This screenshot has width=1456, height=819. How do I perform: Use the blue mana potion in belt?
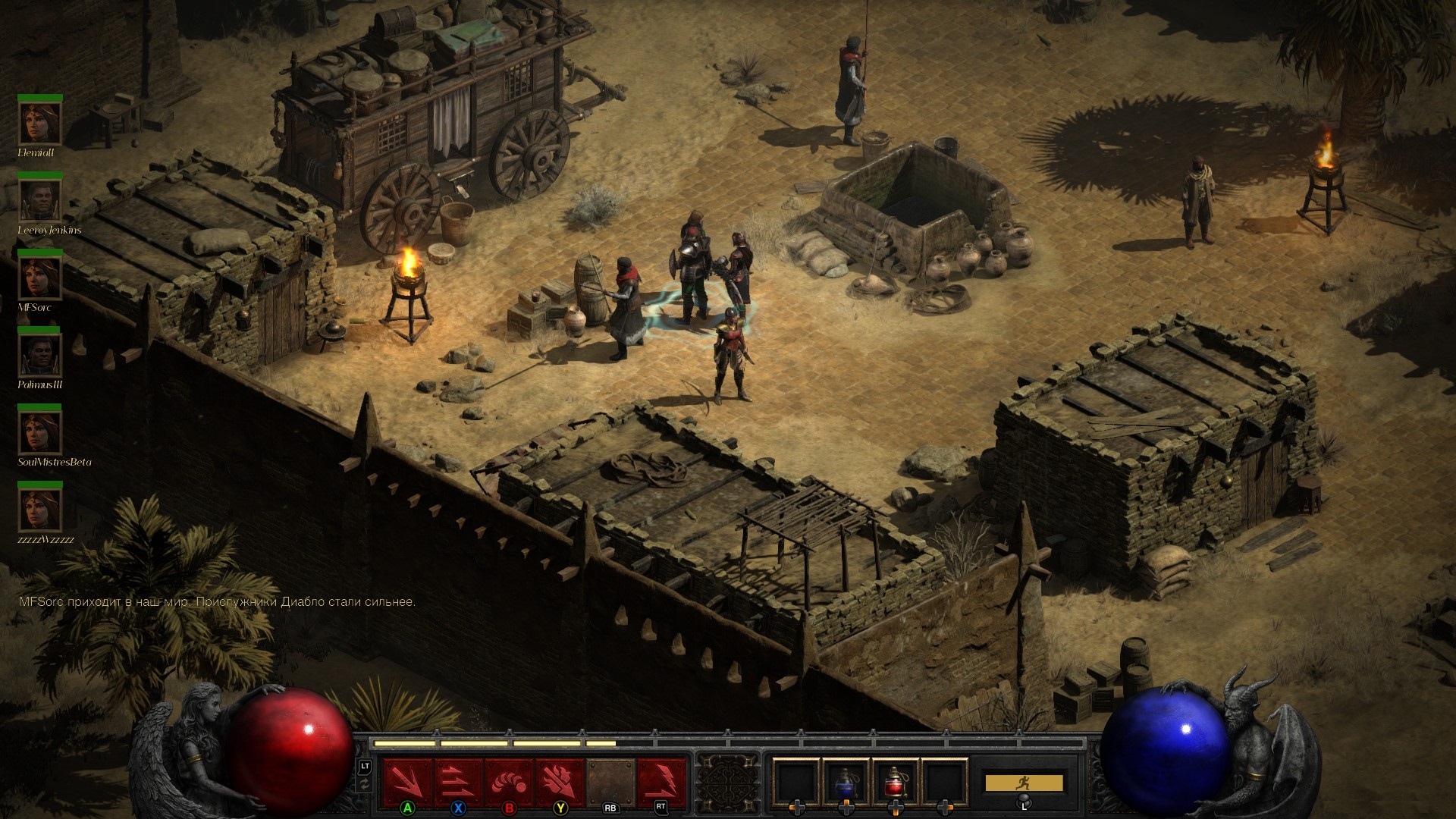846,781
